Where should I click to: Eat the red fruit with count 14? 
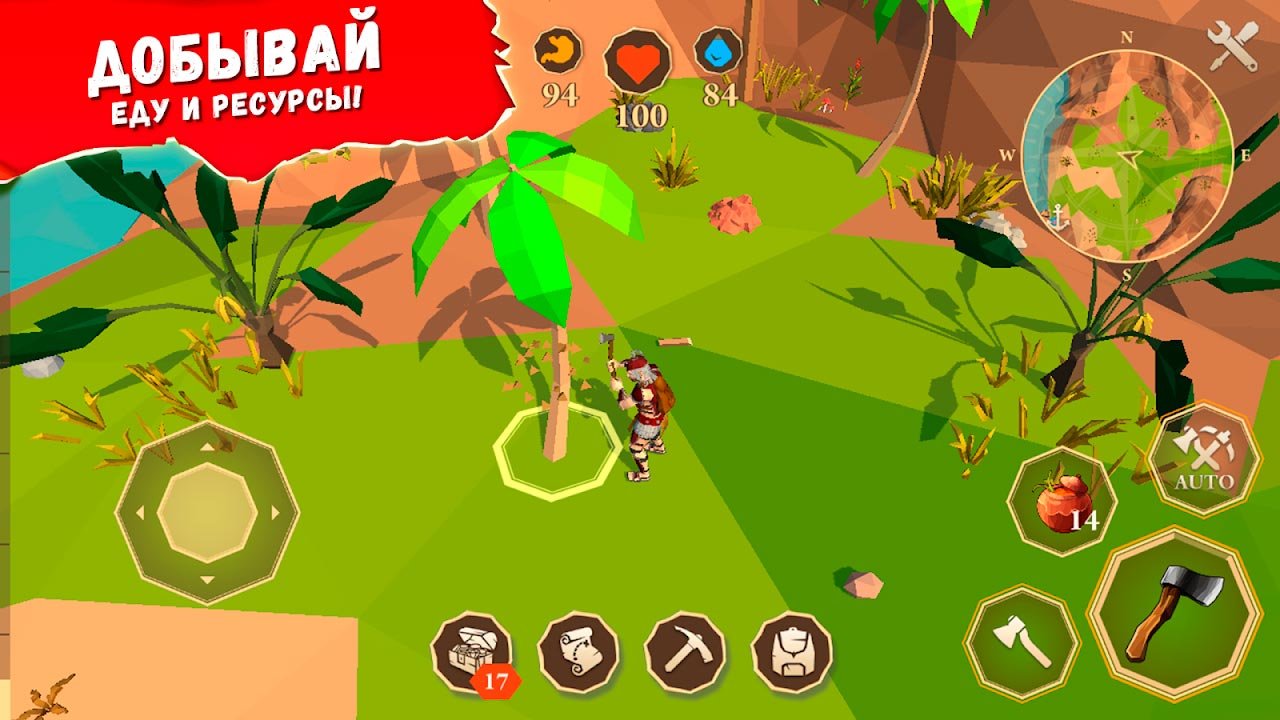1061,502
